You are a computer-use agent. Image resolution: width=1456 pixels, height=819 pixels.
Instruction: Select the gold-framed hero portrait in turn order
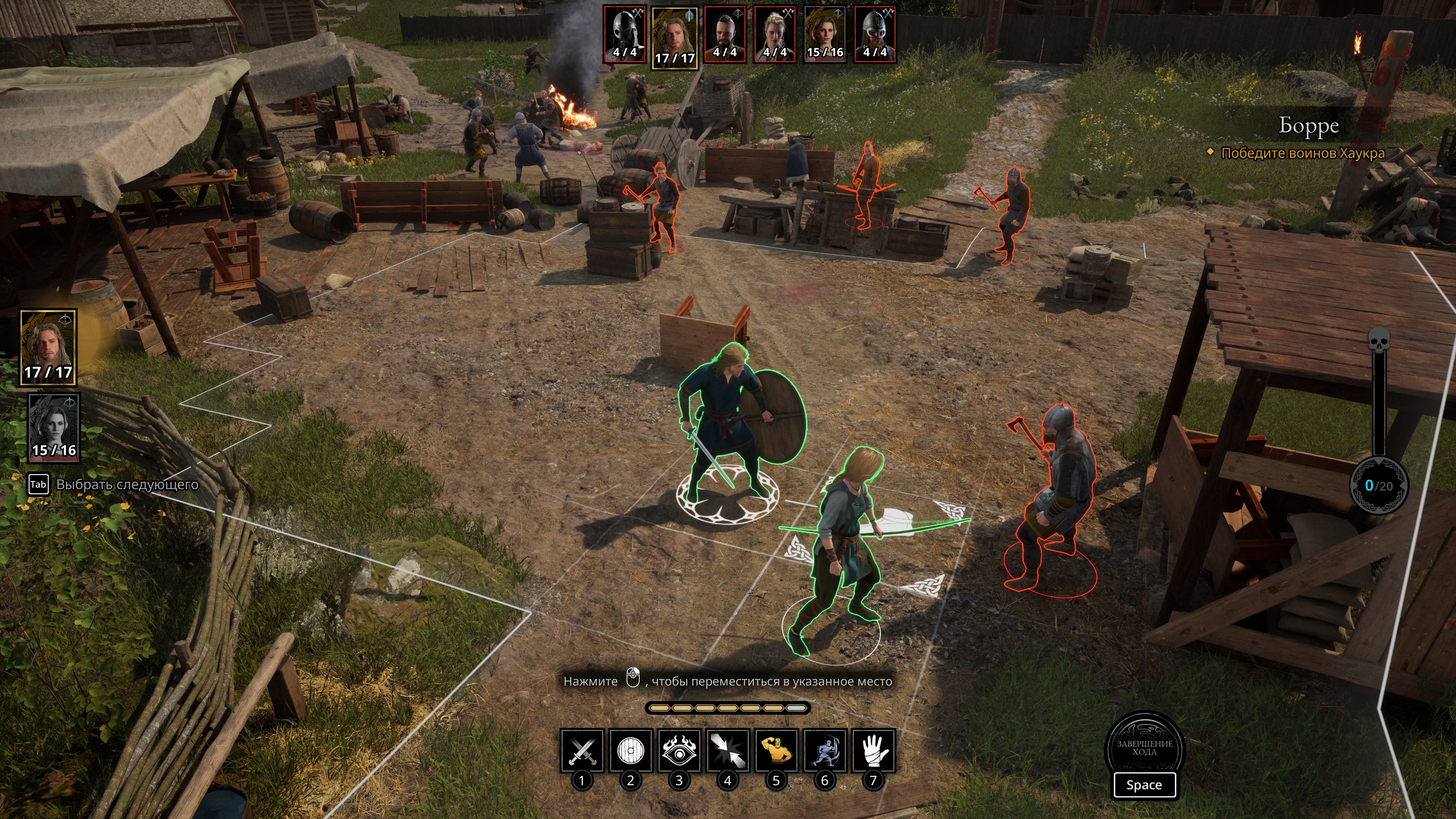click(674, 37)
